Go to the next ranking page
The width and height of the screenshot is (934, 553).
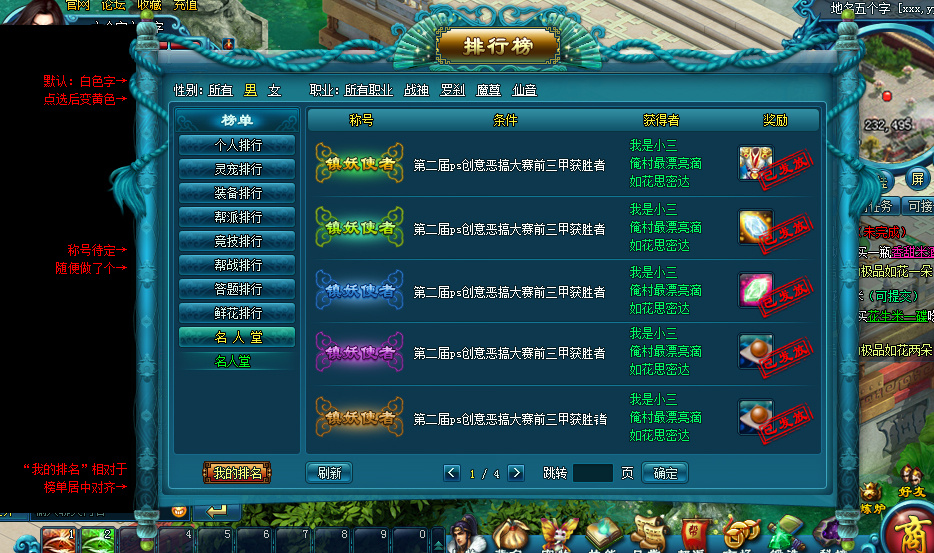[516, 473]
